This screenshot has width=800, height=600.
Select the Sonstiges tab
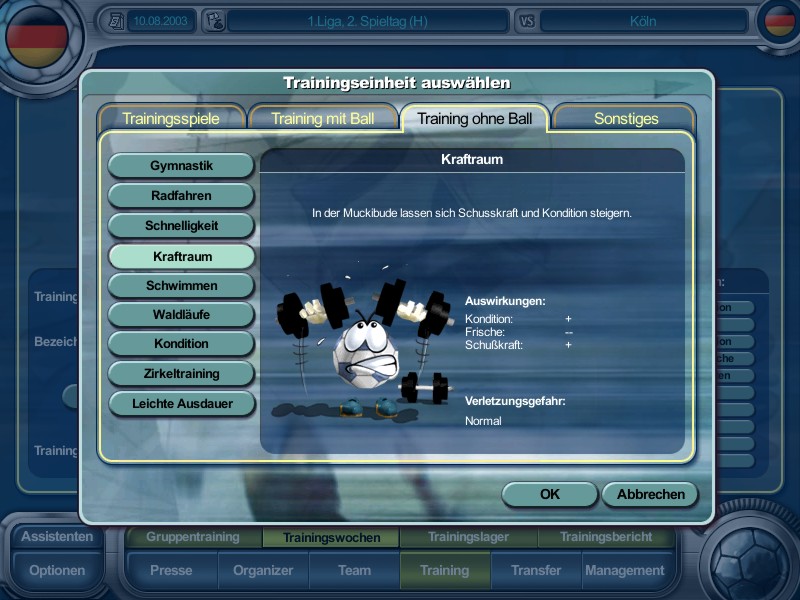pos(626,118)
